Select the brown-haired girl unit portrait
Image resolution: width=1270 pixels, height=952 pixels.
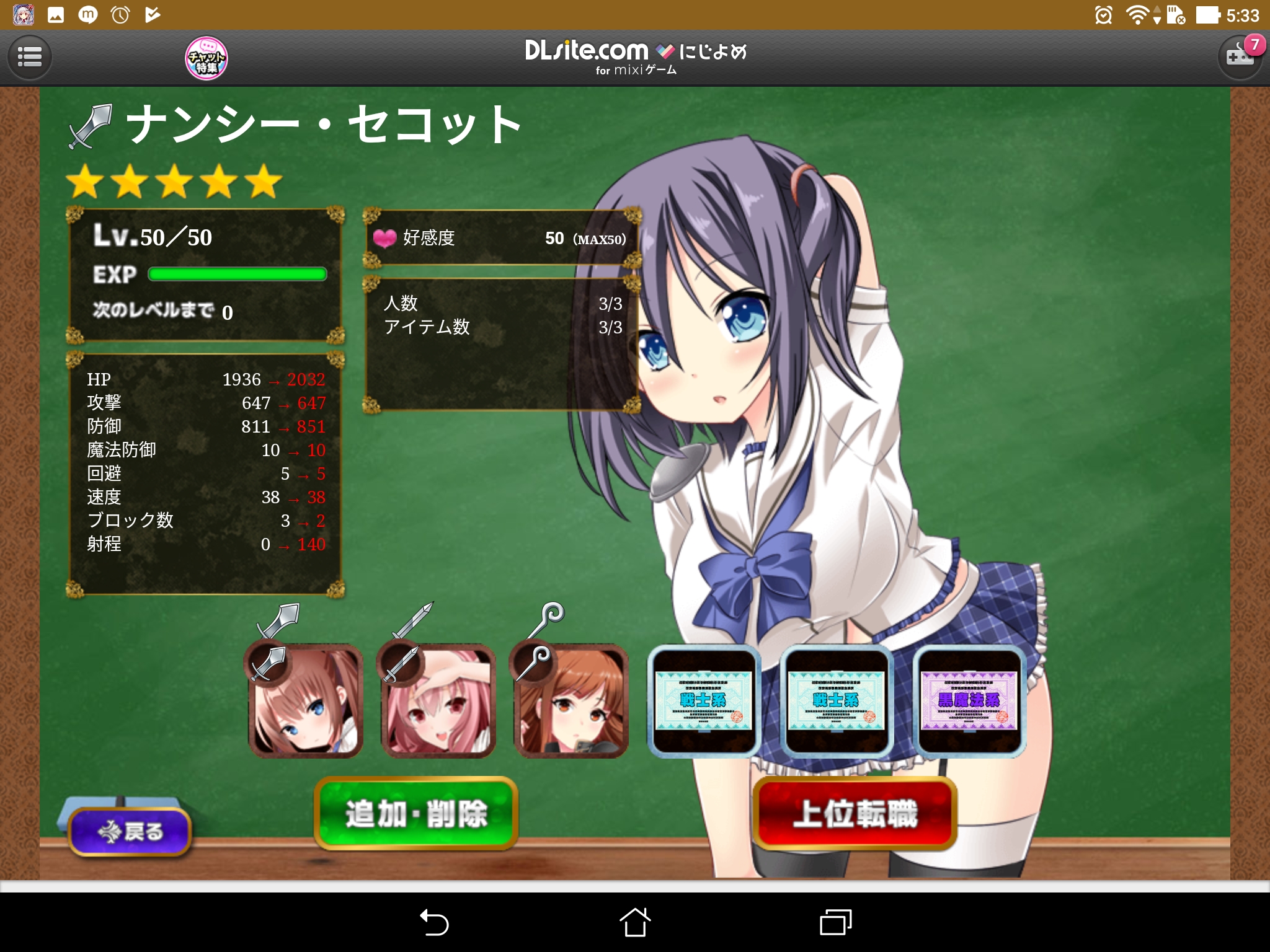305,700
